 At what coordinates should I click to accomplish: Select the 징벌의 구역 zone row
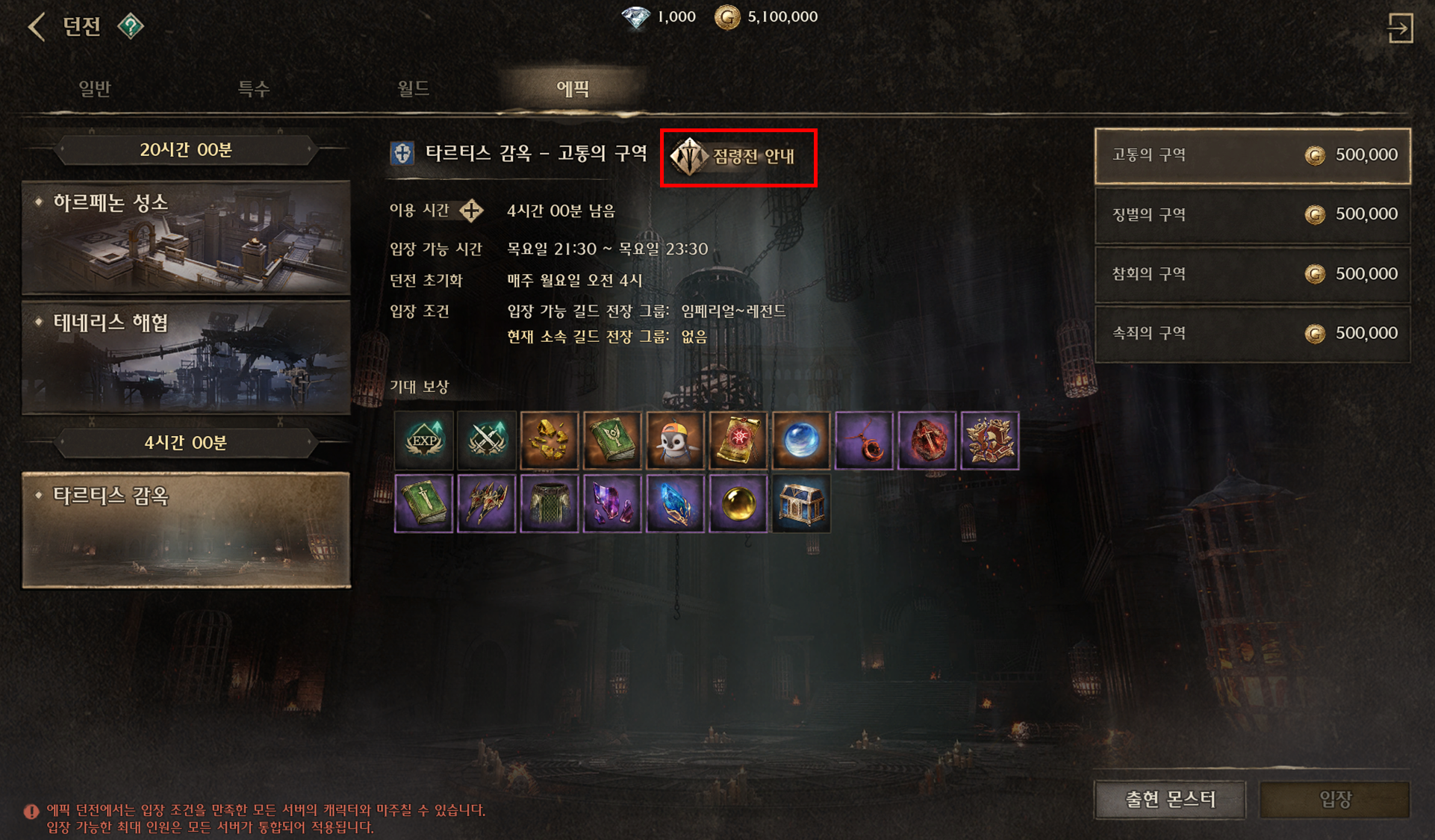1252,215
